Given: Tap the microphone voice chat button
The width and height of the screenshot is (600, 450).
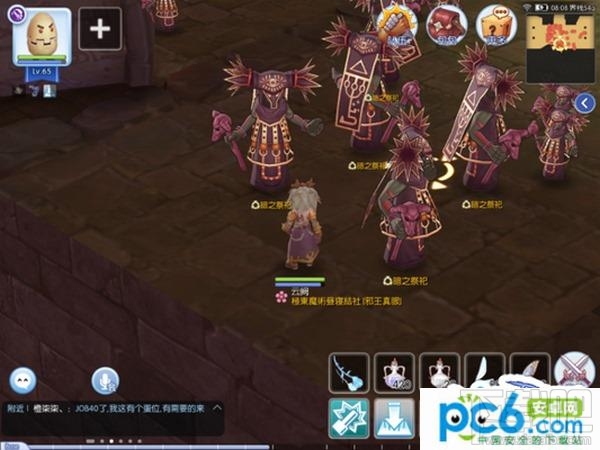Looking at the screenshot, I should 104,380.
